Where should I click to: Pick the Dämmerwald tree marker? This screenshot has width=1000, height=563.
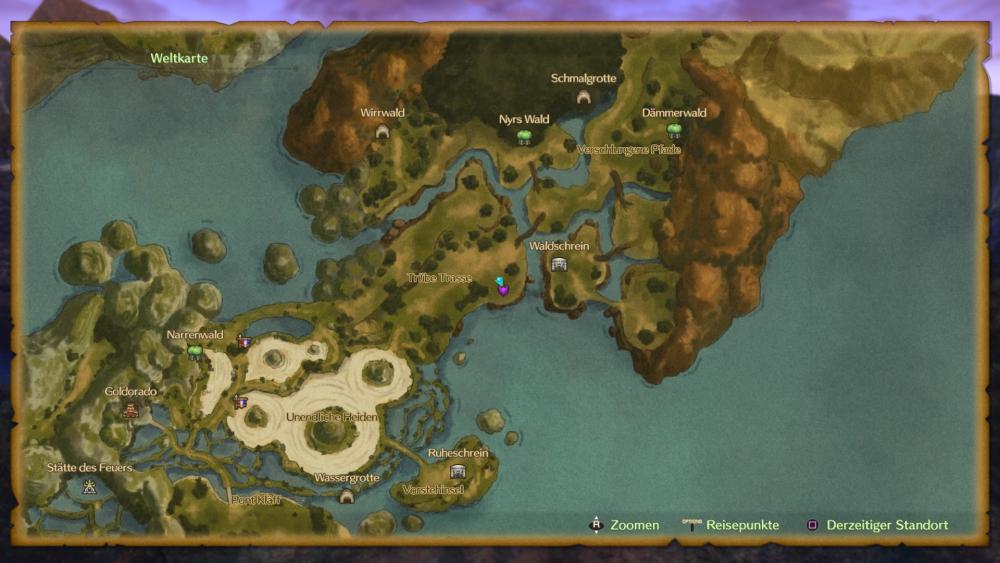pyautogui.click(x=674, y=131)
